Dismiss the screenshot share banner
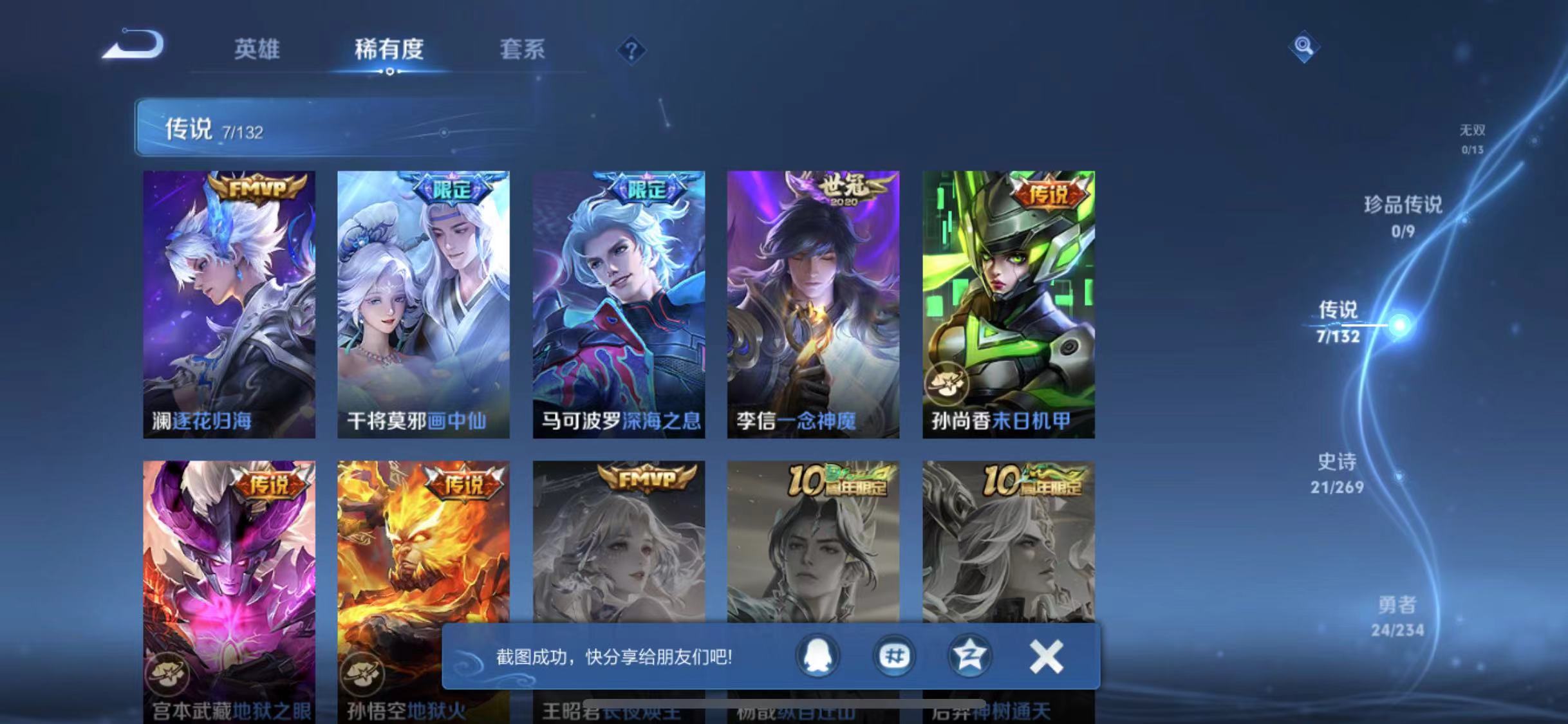 coord(1046,657)
